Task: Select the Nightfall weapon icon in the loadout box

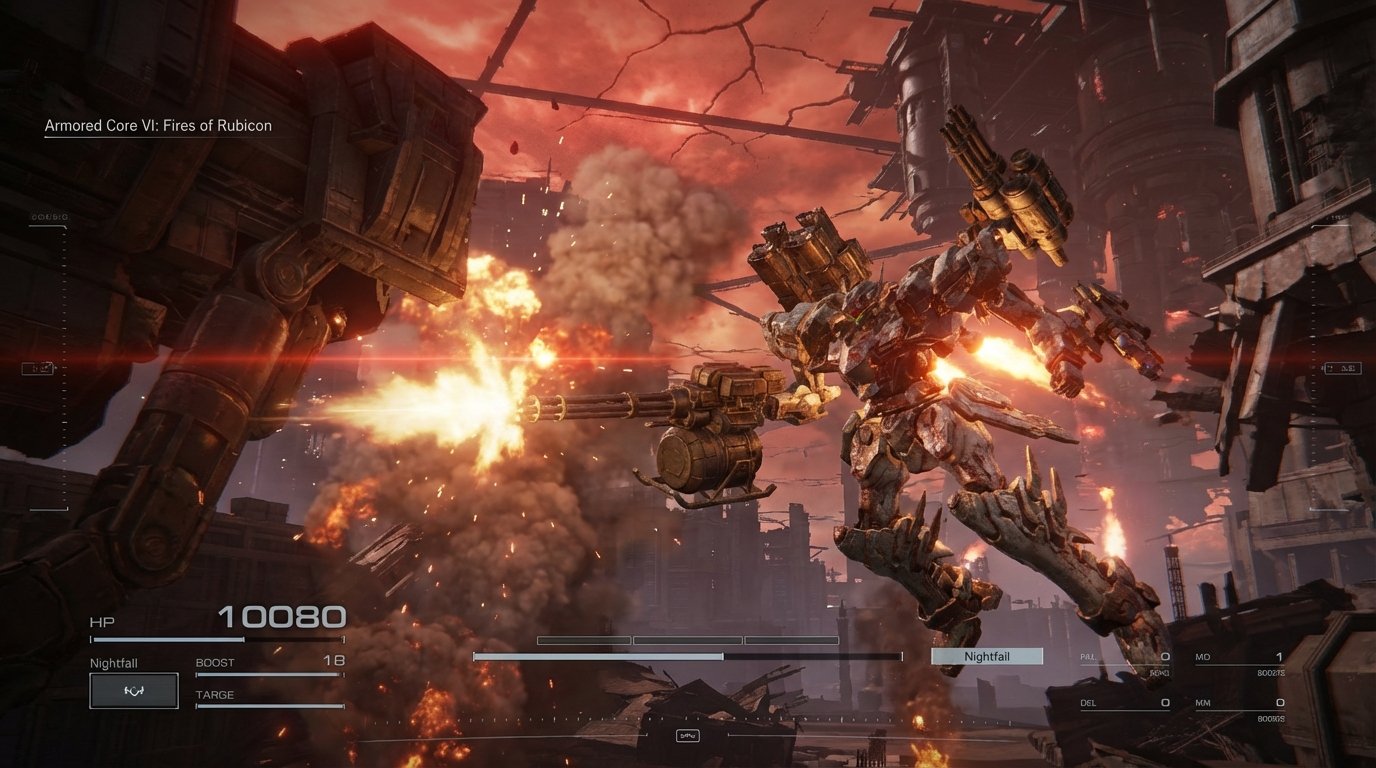Action: 133,690
